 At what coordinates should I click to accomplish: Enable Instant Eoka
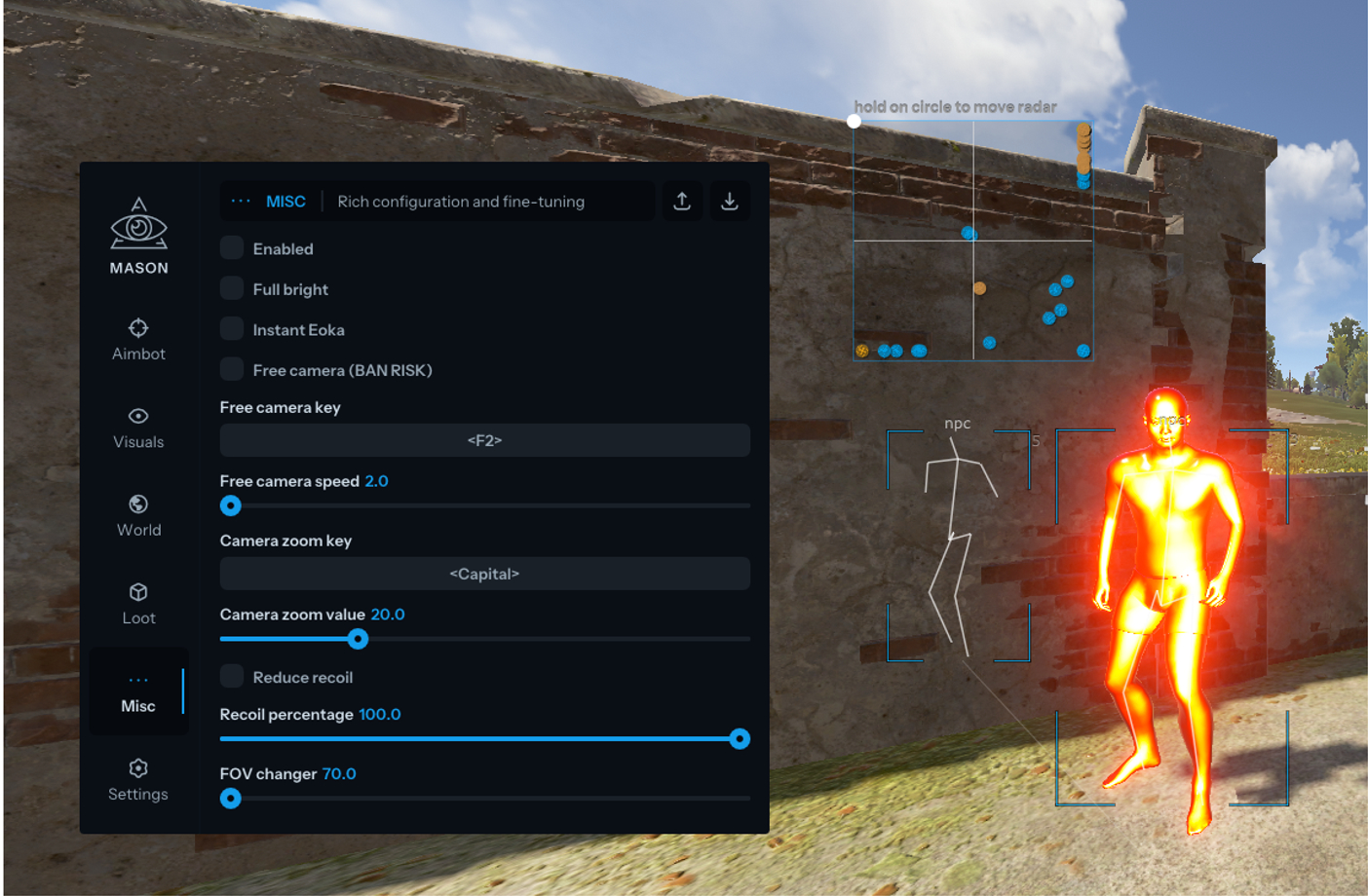pos(231,329)
